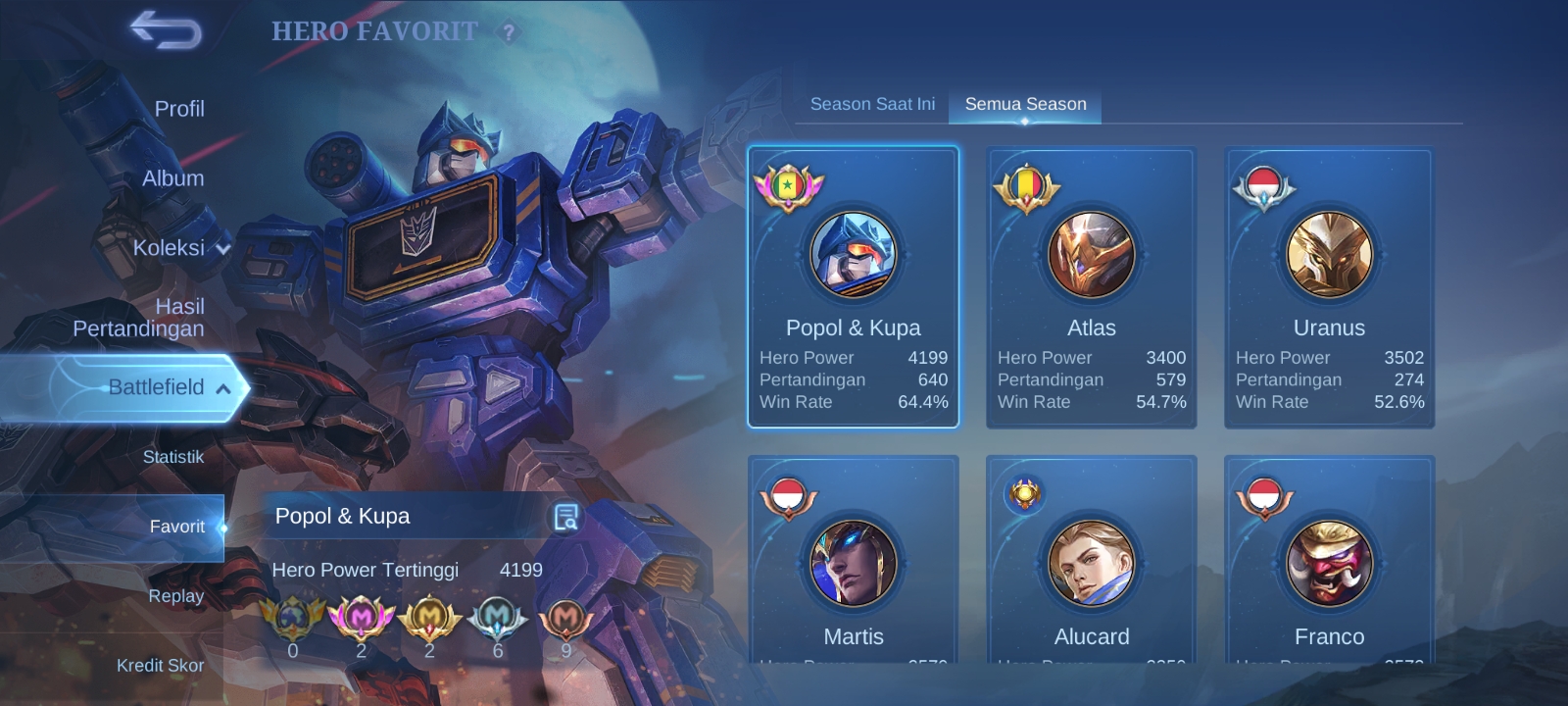Open Popol & Kupa details search icon
The height and width of the screenshot is (706, 1568).
565,517
